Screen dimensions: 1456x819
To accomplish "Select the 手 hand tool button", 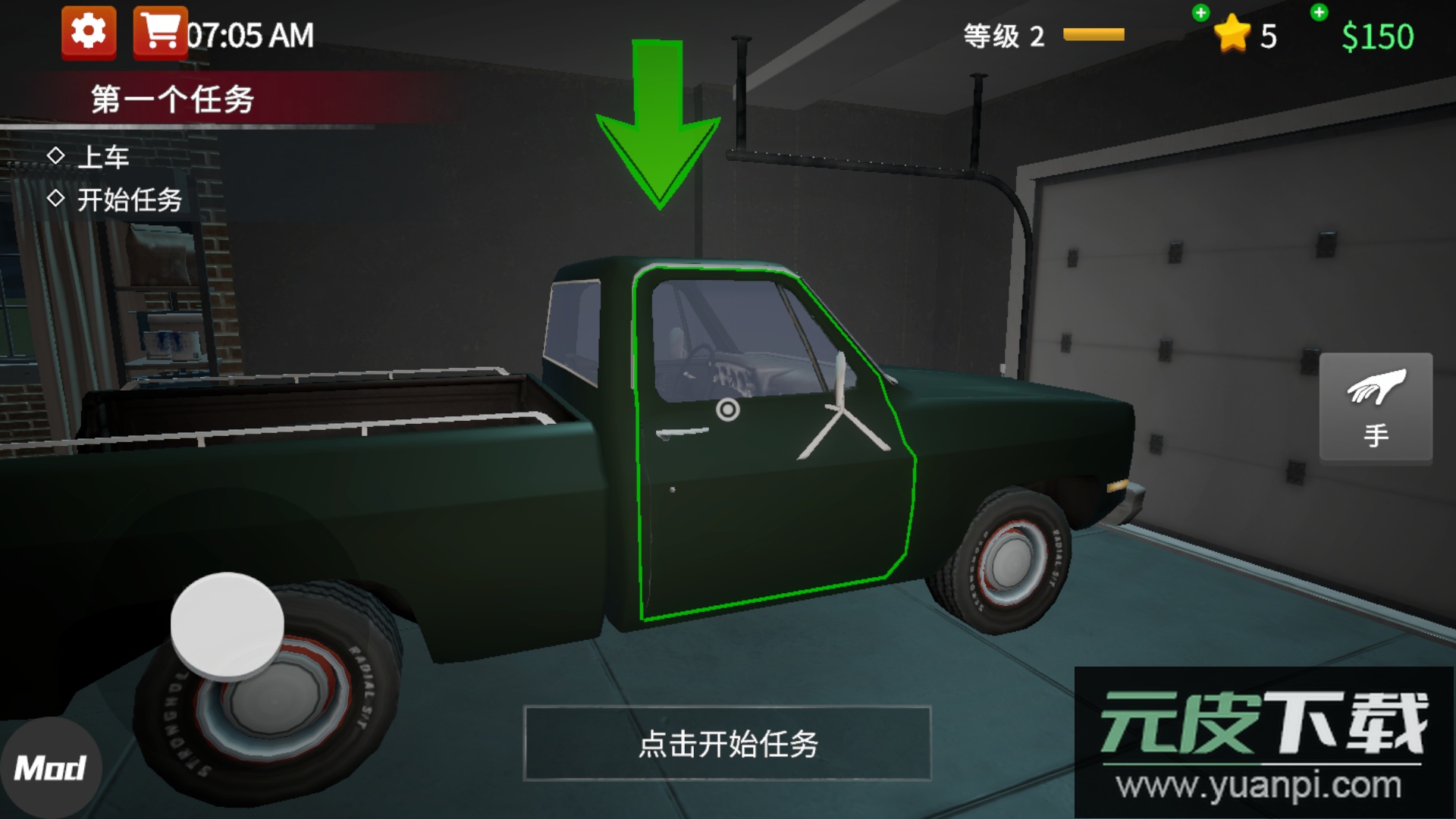I will [1376, 406].
